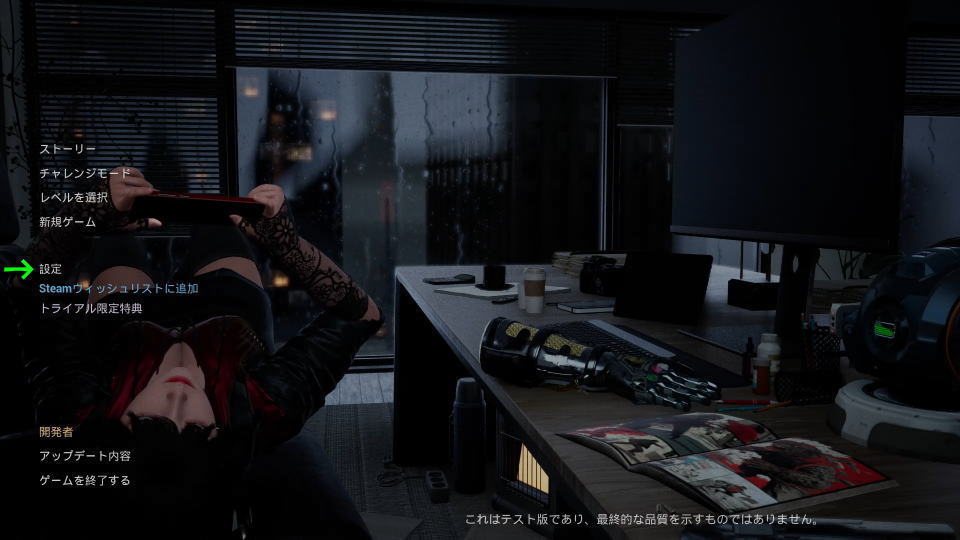Screen dimensions: 960x540
Task: View アップデート内容 (Update notes)
Action: coord(84,456)
